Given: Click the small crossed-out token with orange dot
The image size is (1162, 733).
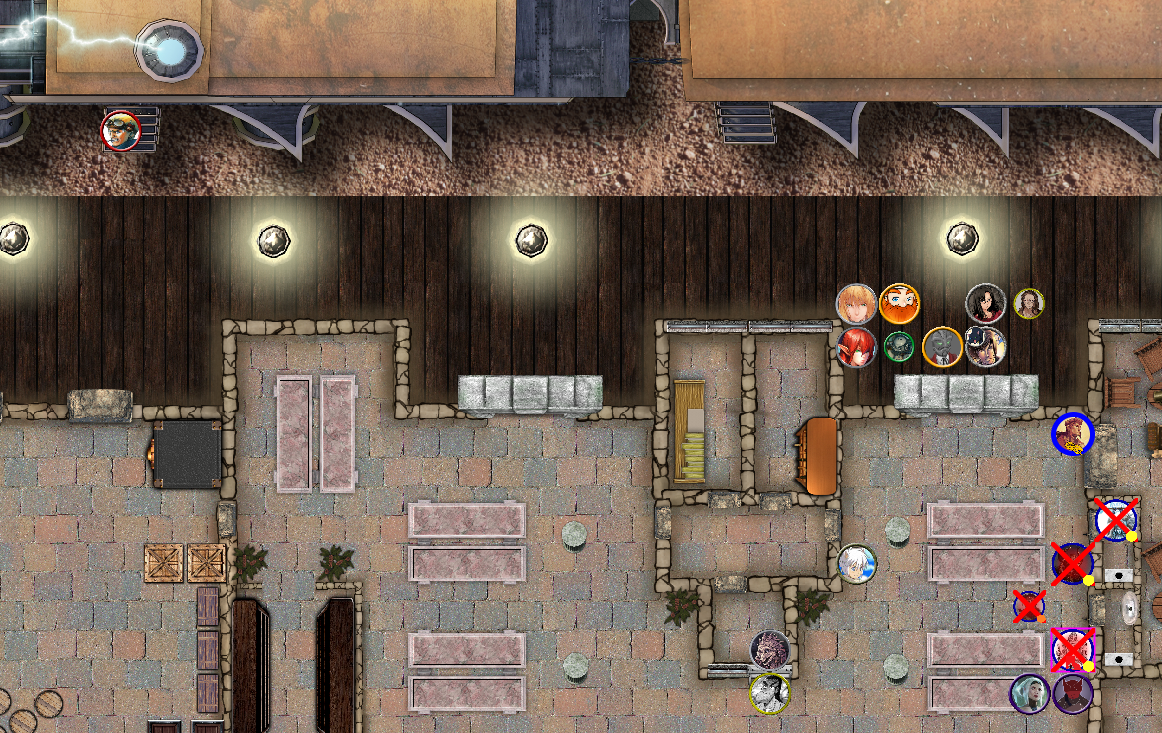Looking at the screenshot, I should [1029, 606].
